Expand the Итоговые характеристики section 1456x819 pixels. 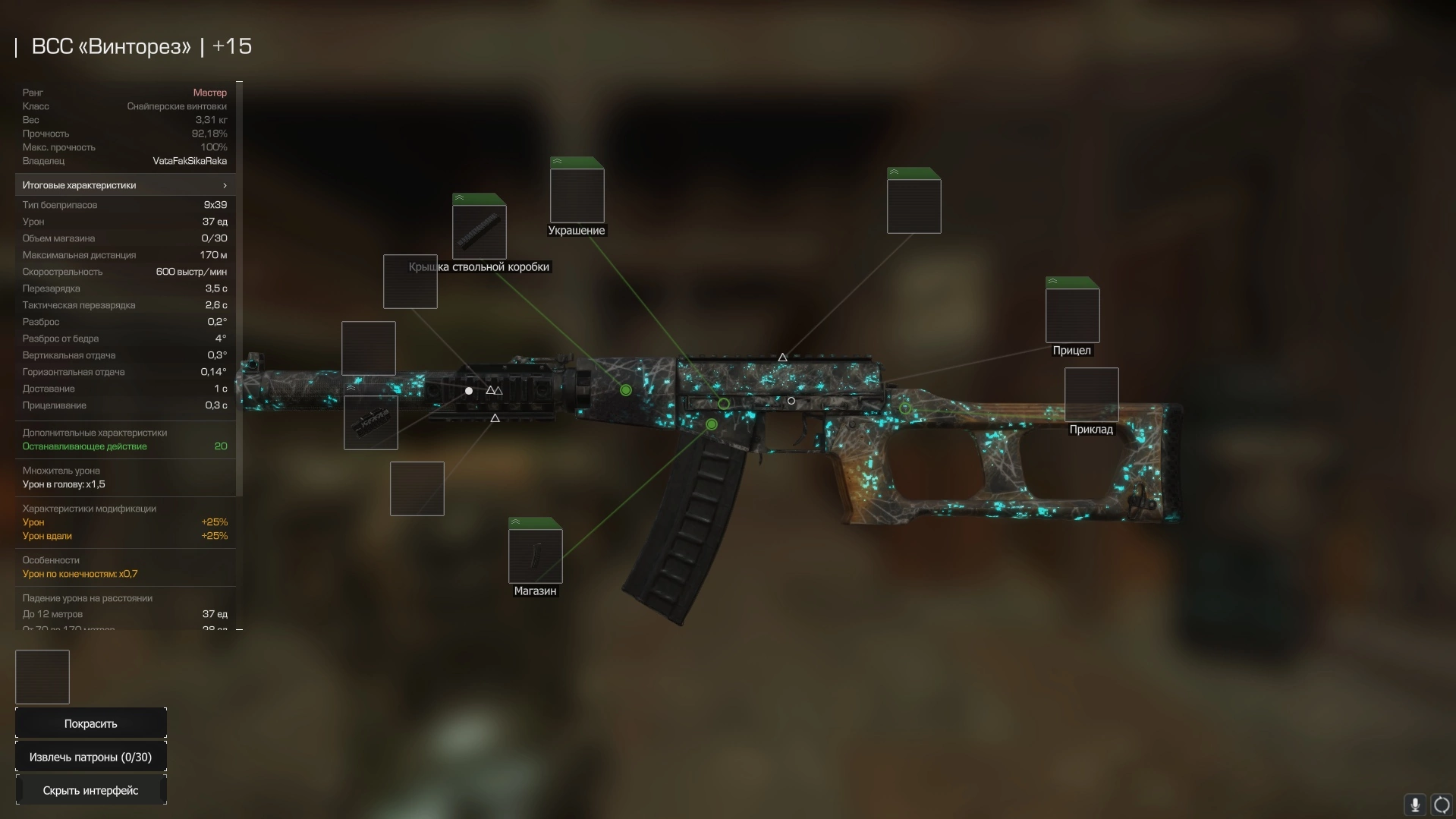click(x=125, y=185)
